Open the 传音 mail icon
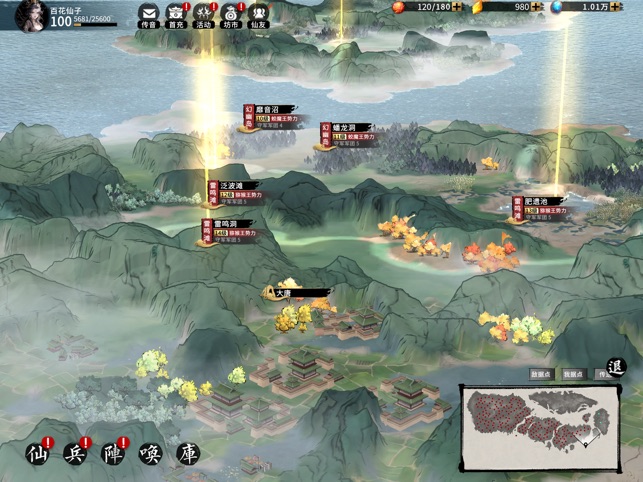 tap(149, 14)
